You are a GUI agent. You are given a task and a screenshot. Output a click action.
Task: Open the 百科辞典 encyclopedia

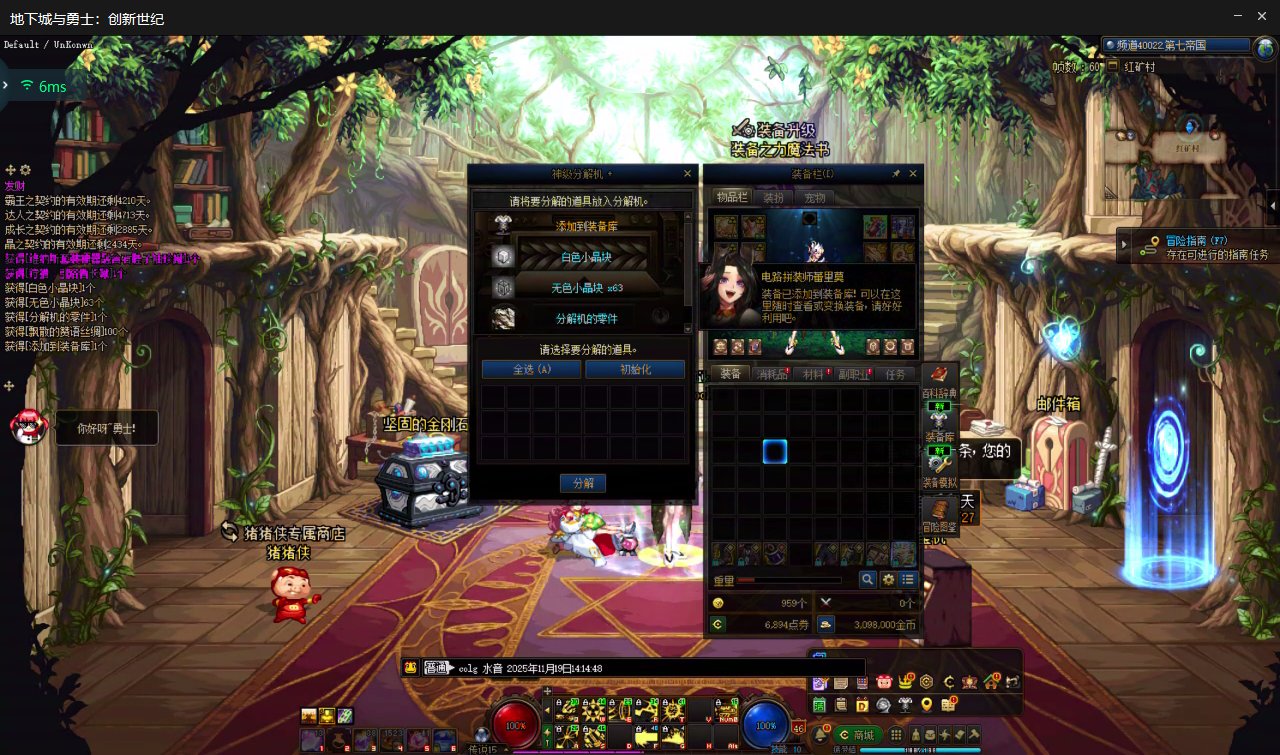940,382
